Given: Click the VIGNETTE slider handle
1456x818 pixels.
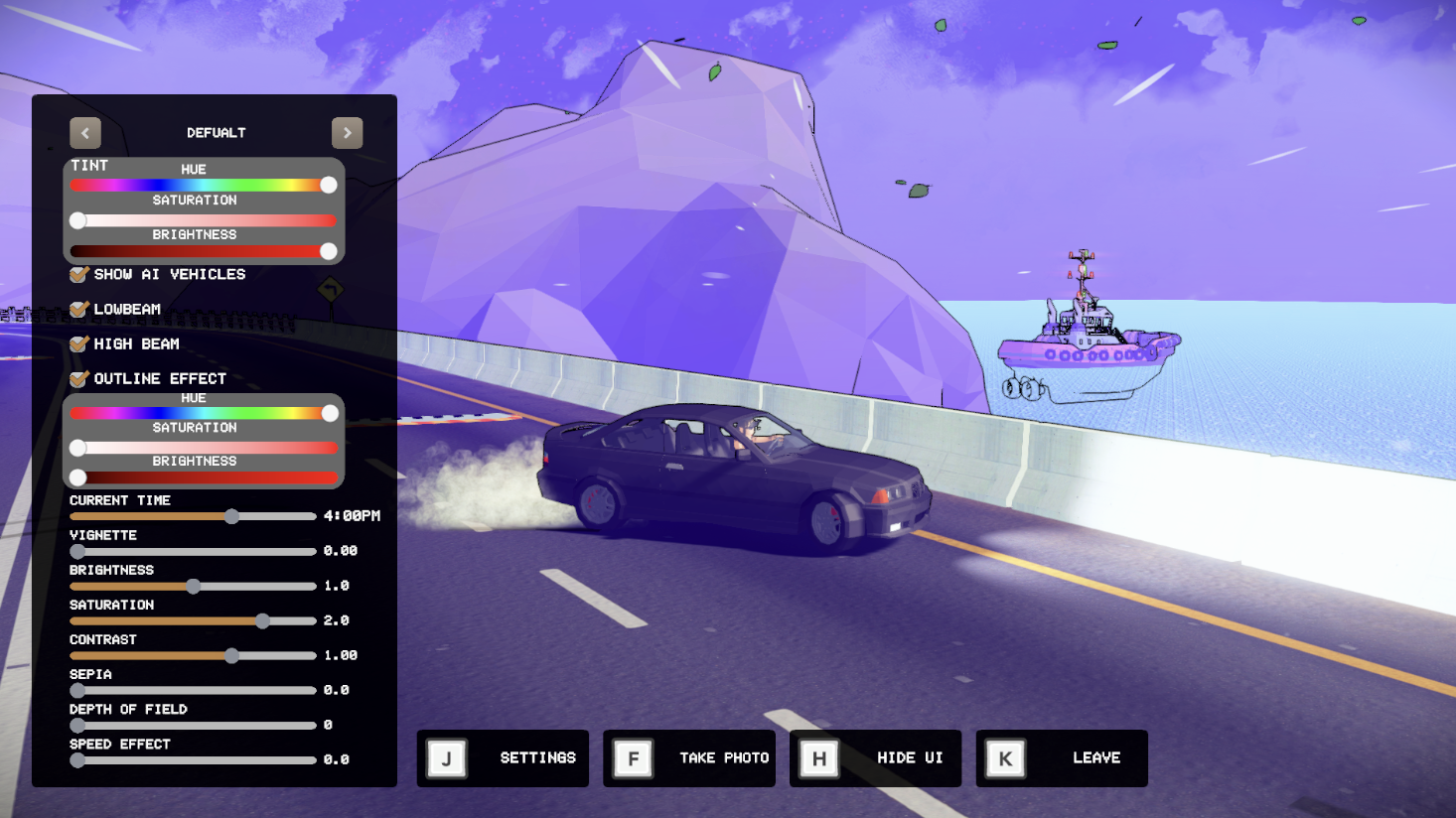Looking at the screenshot, I should pos(75,551).
